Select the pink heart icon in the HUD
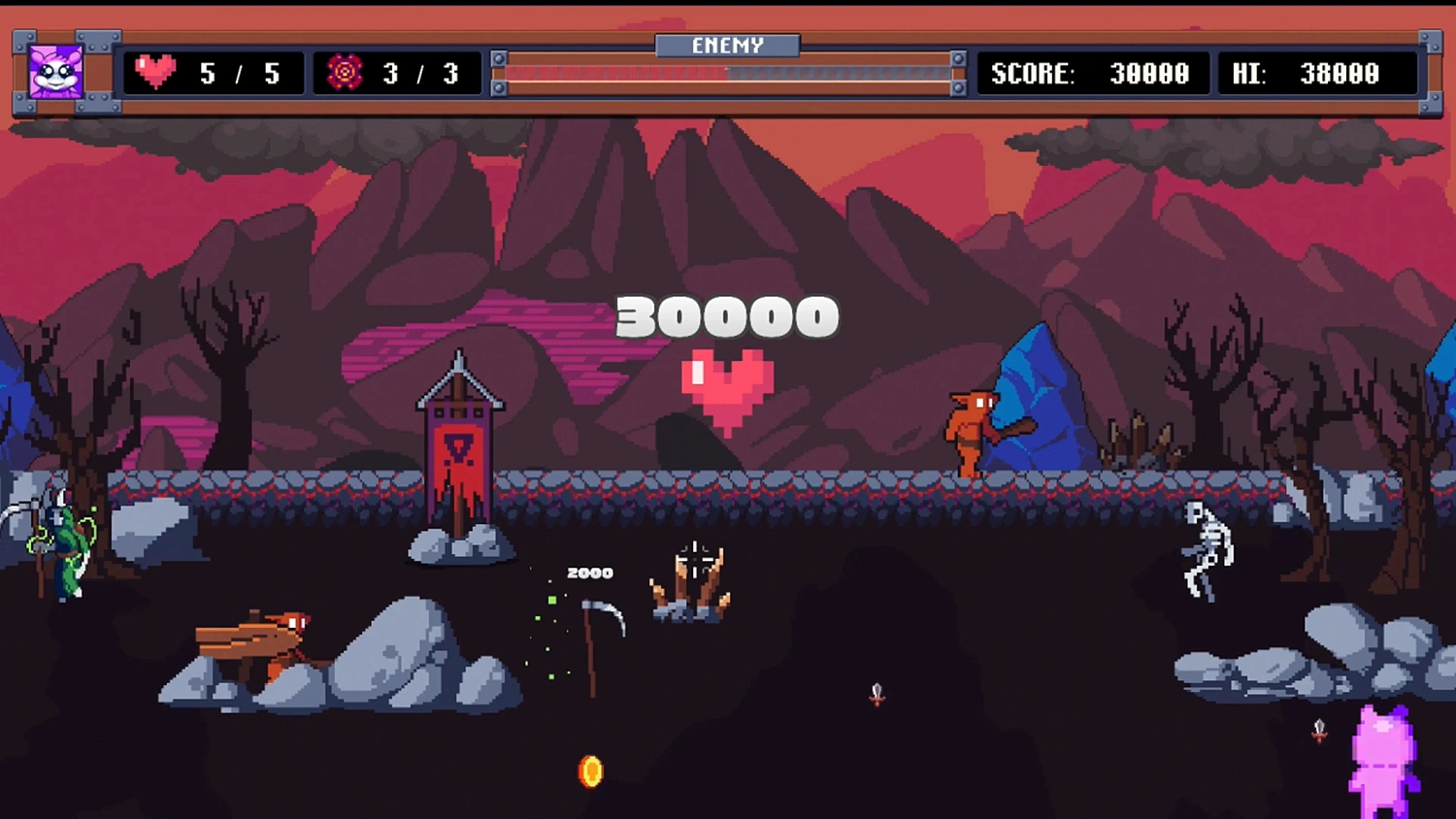The image size is (1456, 819). [155, 71]
